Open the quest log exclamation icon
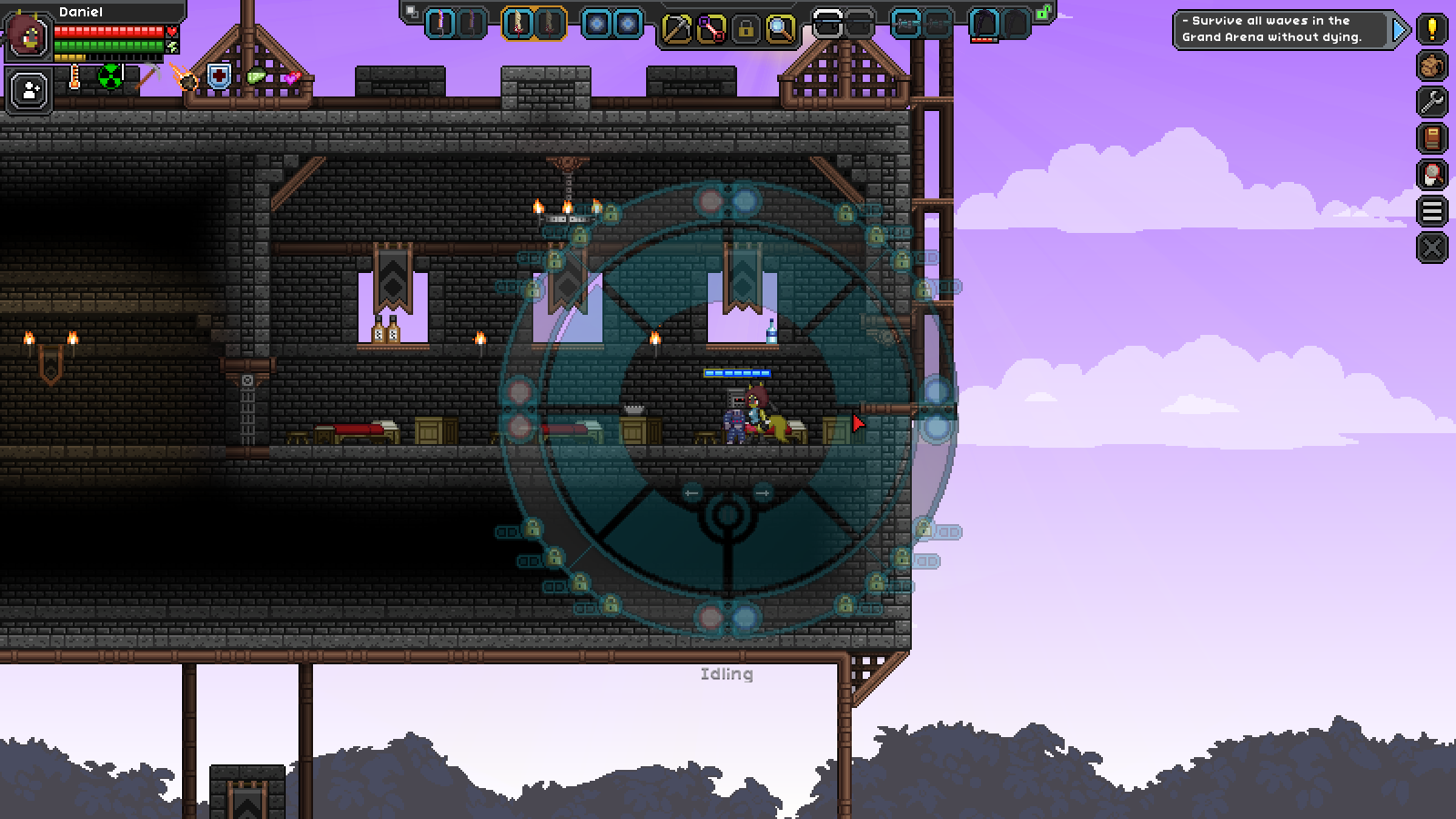 (1431, 29)
